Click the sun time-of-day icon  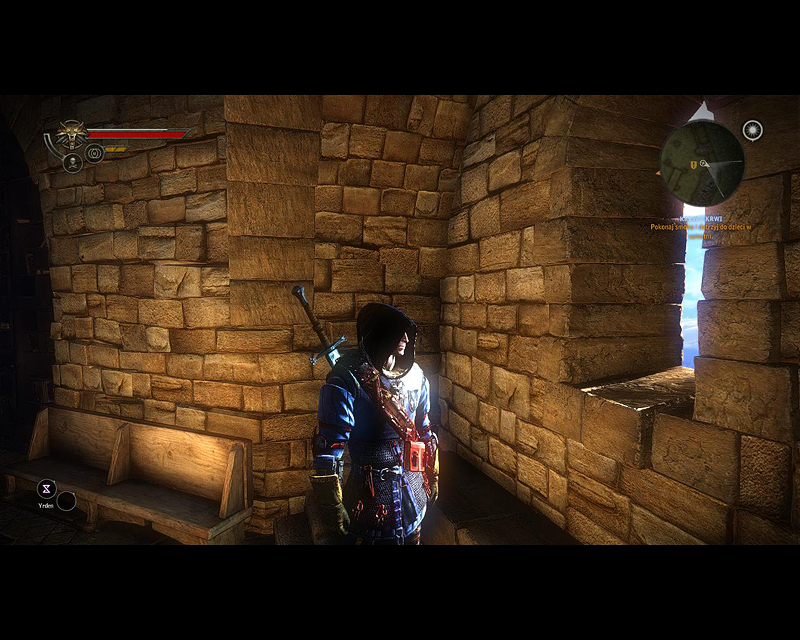[x=753, y=130]
